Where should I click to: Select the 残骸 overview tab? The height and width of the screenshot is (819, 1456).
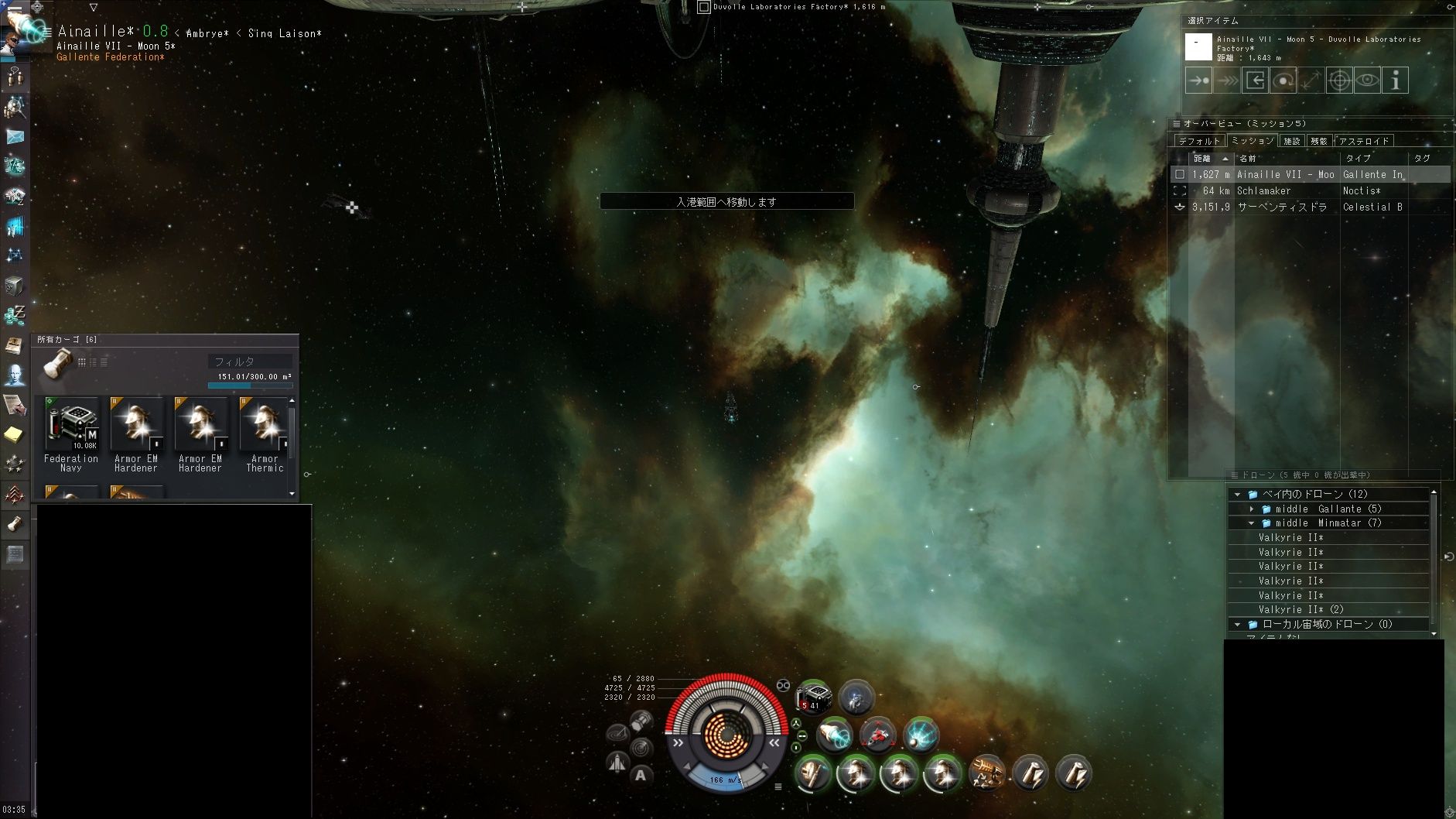[1318, 141]
